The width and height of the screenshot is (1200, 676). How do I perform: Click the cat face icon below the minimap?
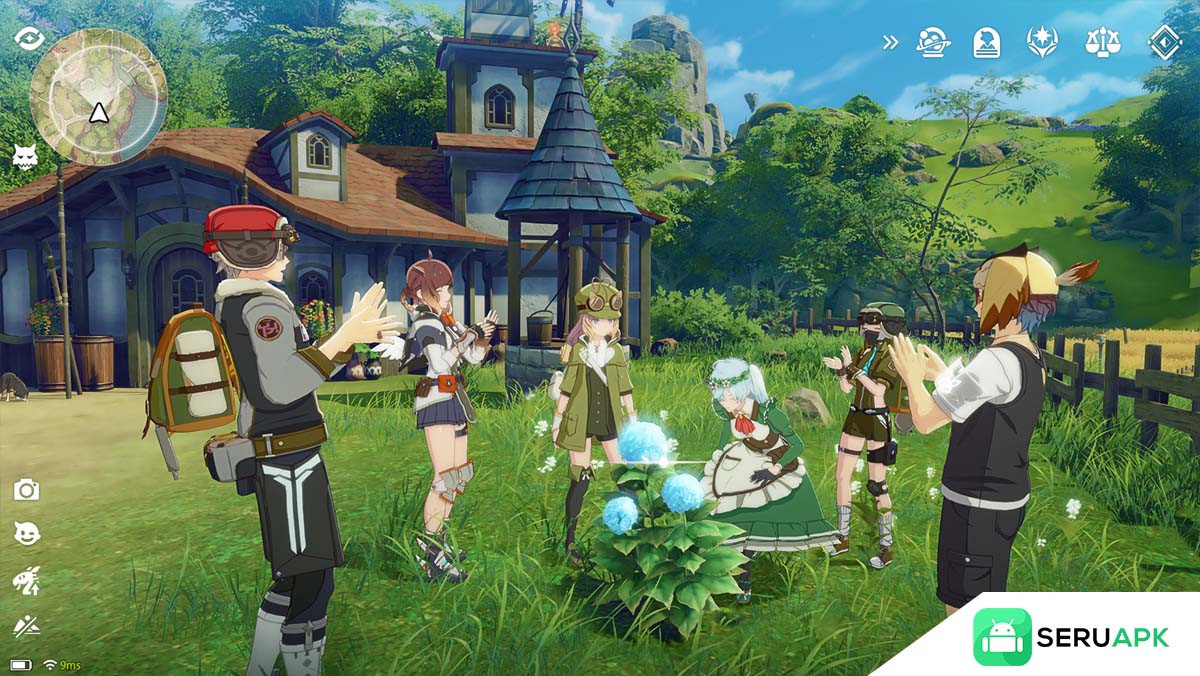pyautogui.click(x=25, y=155)
